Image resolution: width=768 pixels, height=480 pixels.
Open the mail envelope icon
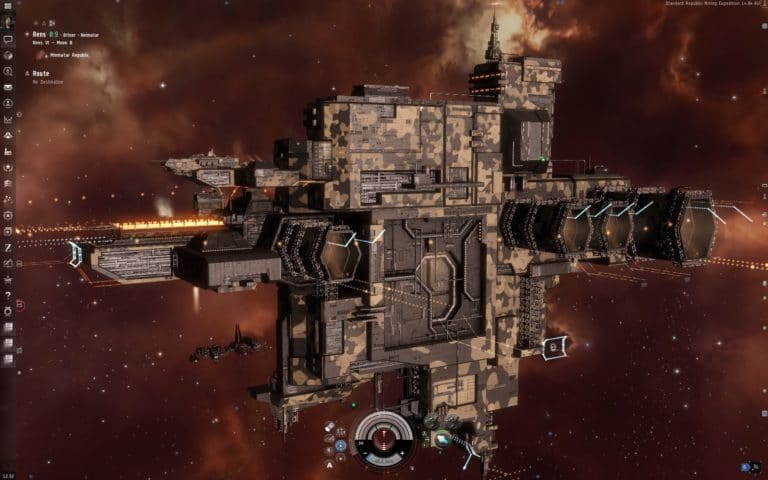click(8, 88)
